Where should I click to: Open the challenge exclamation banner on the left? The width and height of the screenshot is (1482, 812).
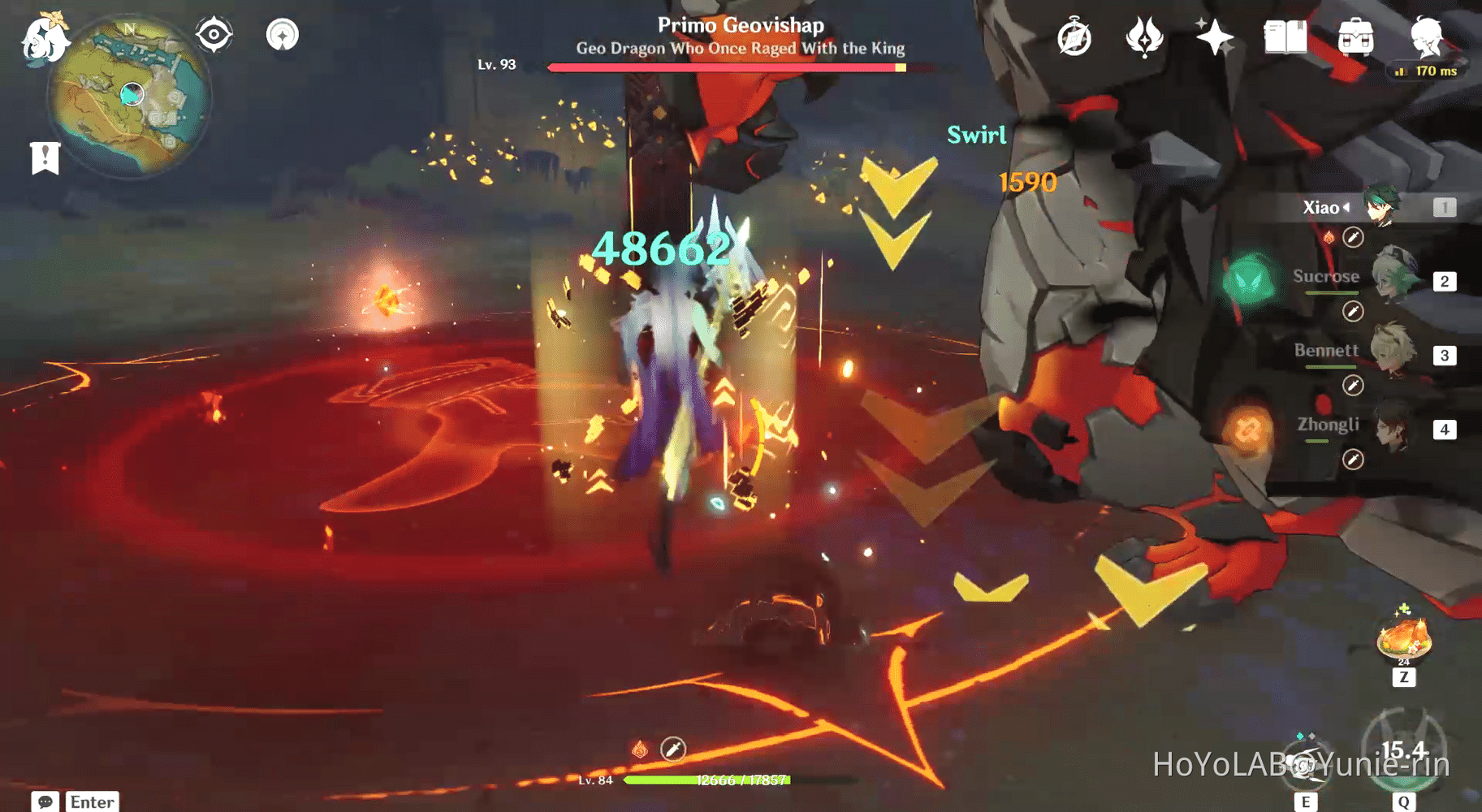(44, 156)
